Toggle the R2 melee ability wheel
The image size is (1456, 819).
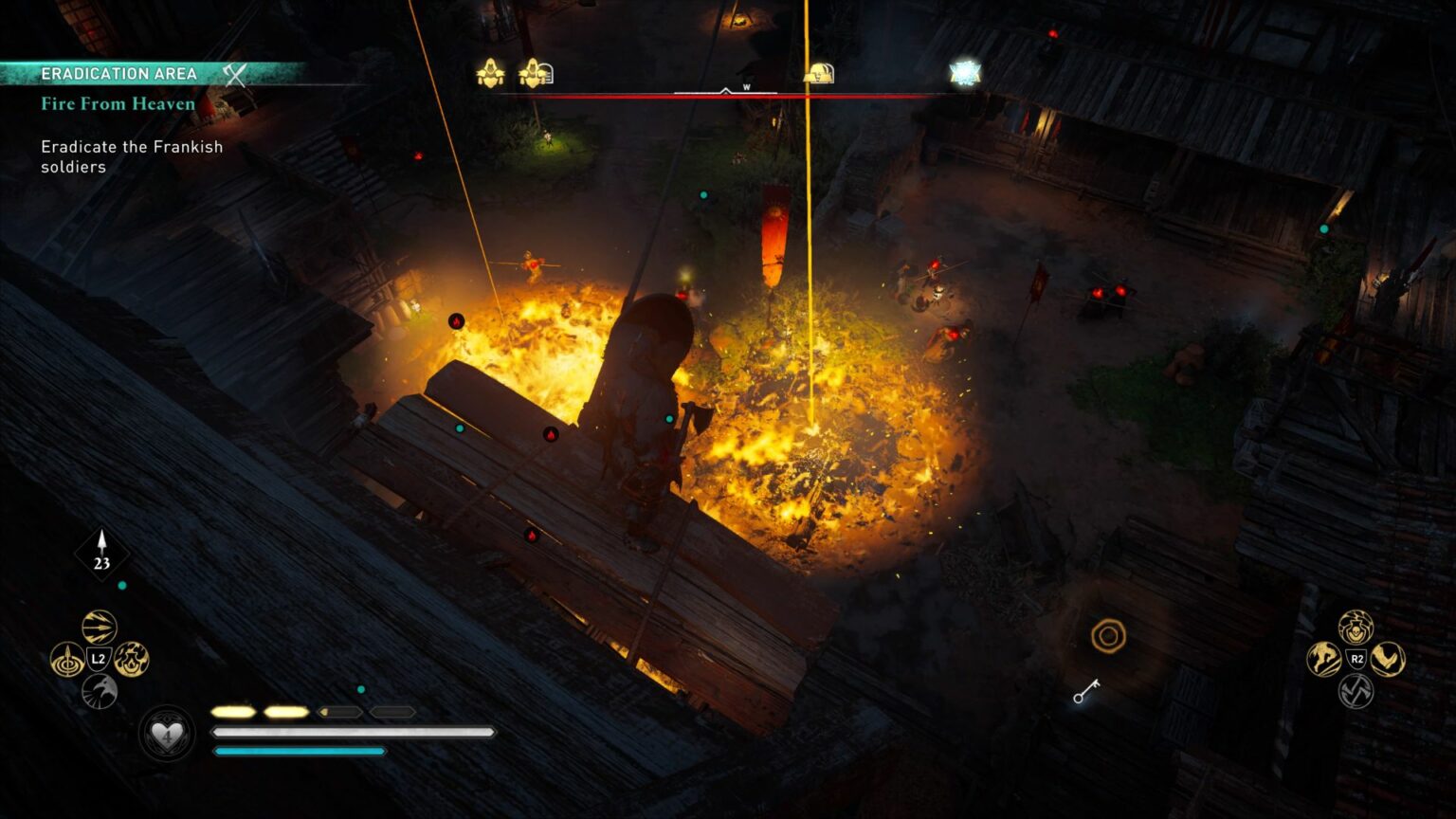point(1356,659)
